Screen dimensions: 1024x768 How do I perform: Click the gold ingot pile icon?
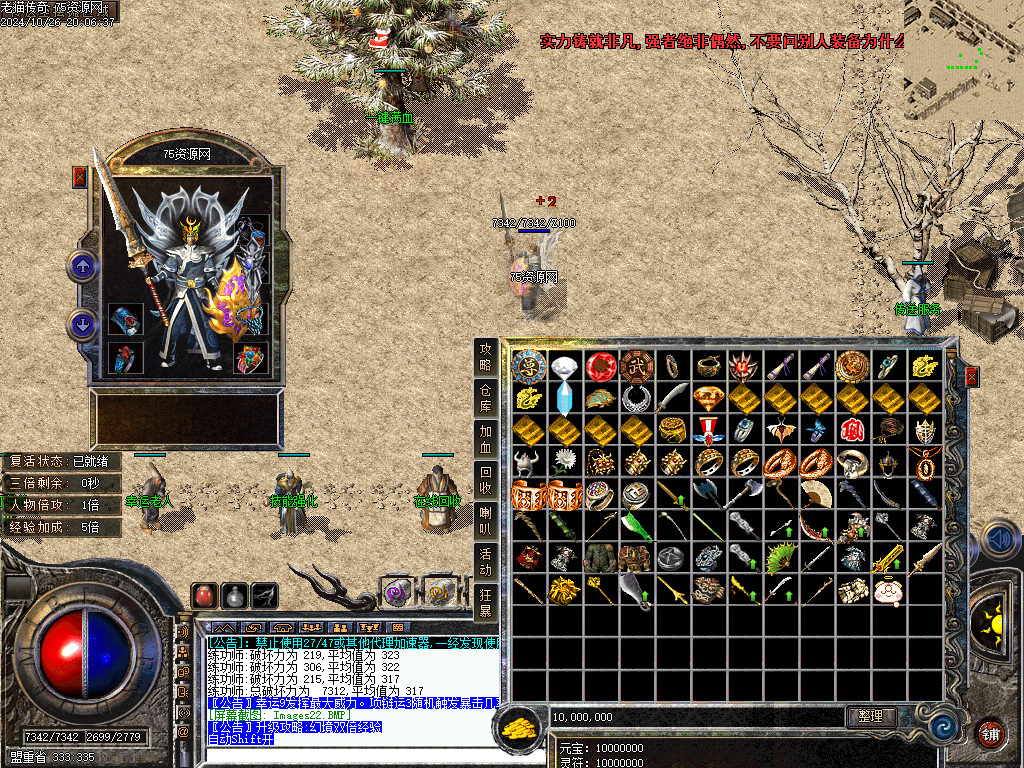[518, 727]
